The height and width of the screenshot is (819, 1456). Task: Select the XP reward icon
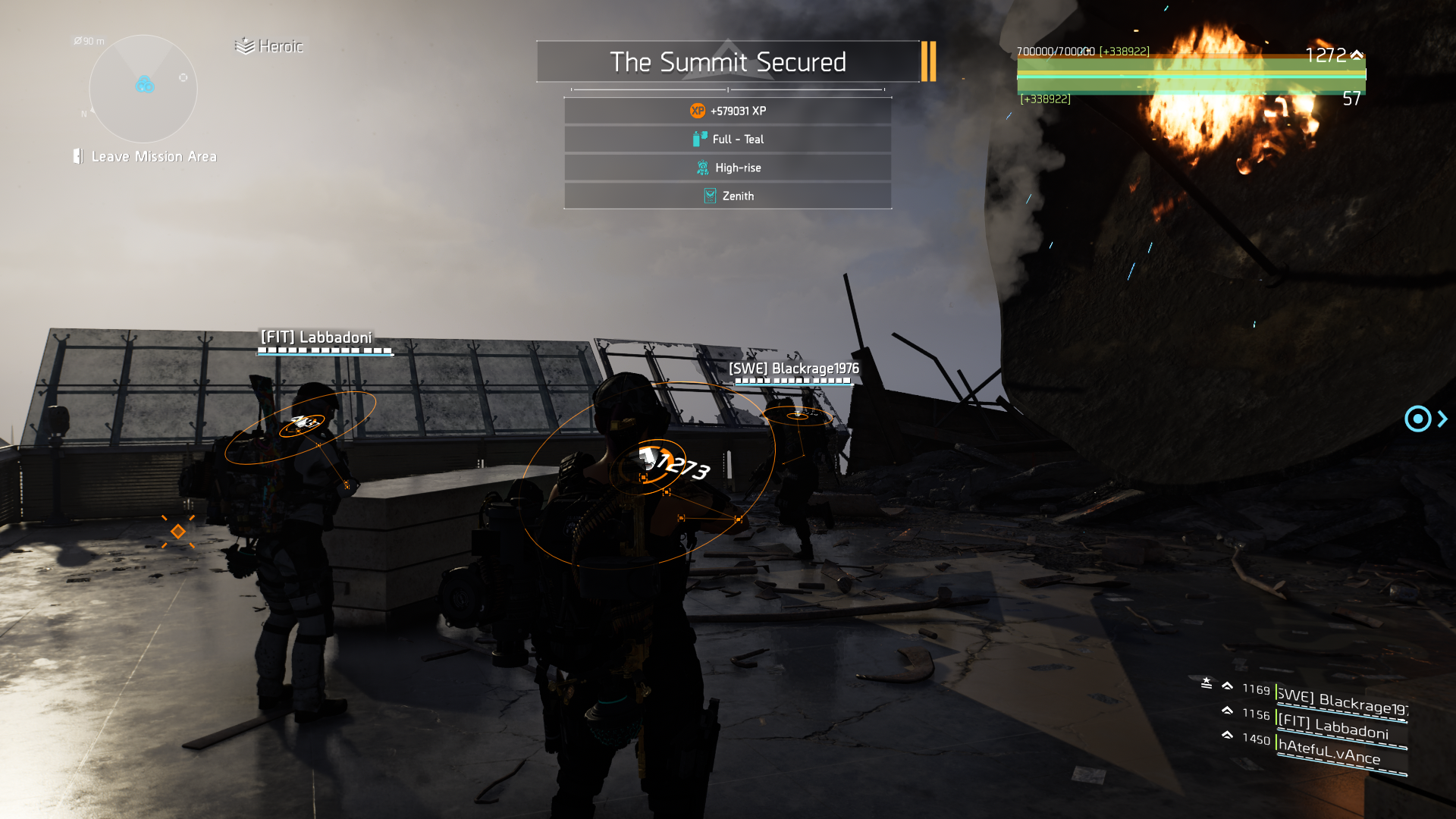click(x=697, y=110)
